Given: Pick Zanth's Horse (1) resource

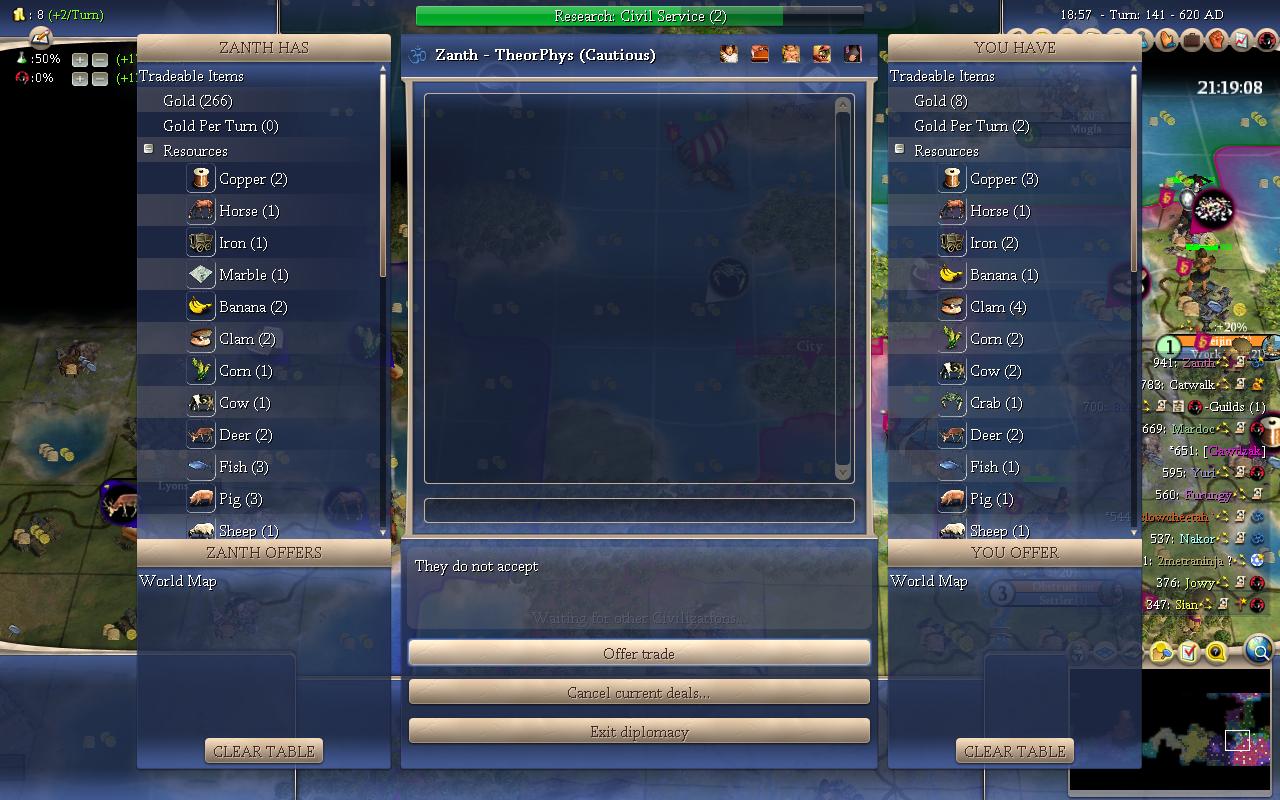Looking at the screenshot, I should click(249, 211).
